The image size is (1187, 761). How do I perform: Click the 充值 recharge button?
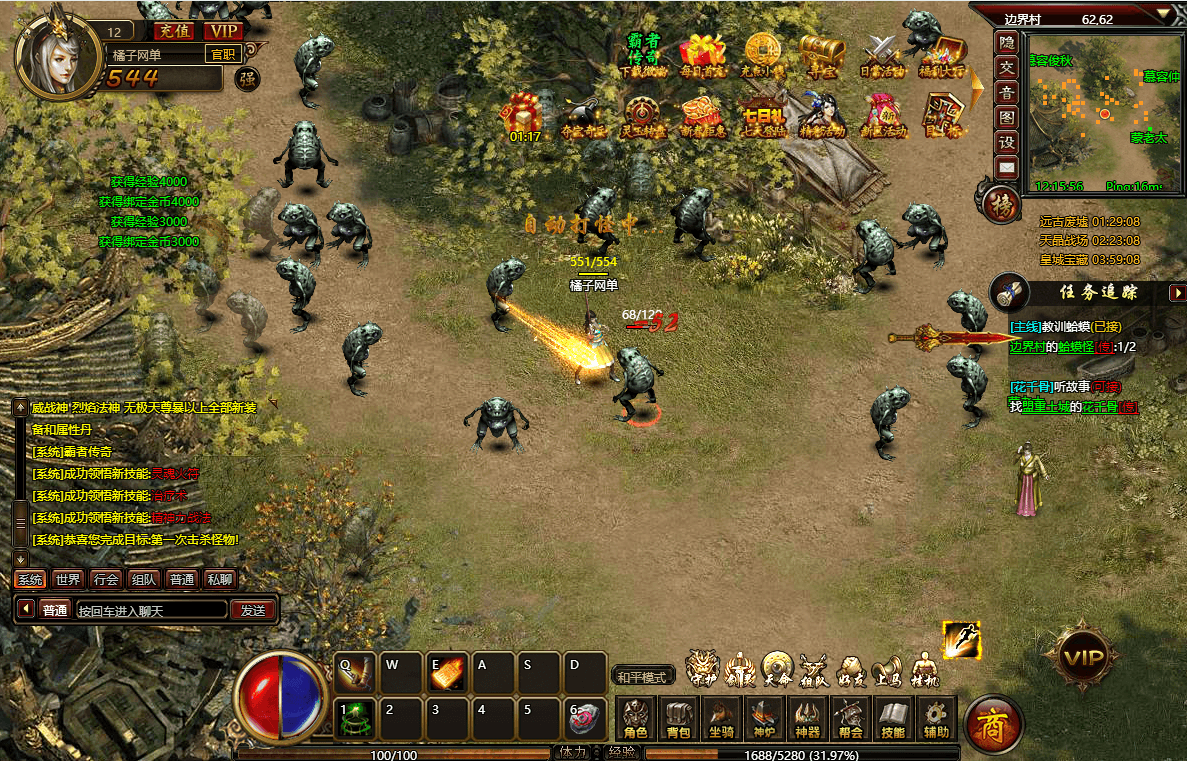pyautogui.click(x=174, y=30)
